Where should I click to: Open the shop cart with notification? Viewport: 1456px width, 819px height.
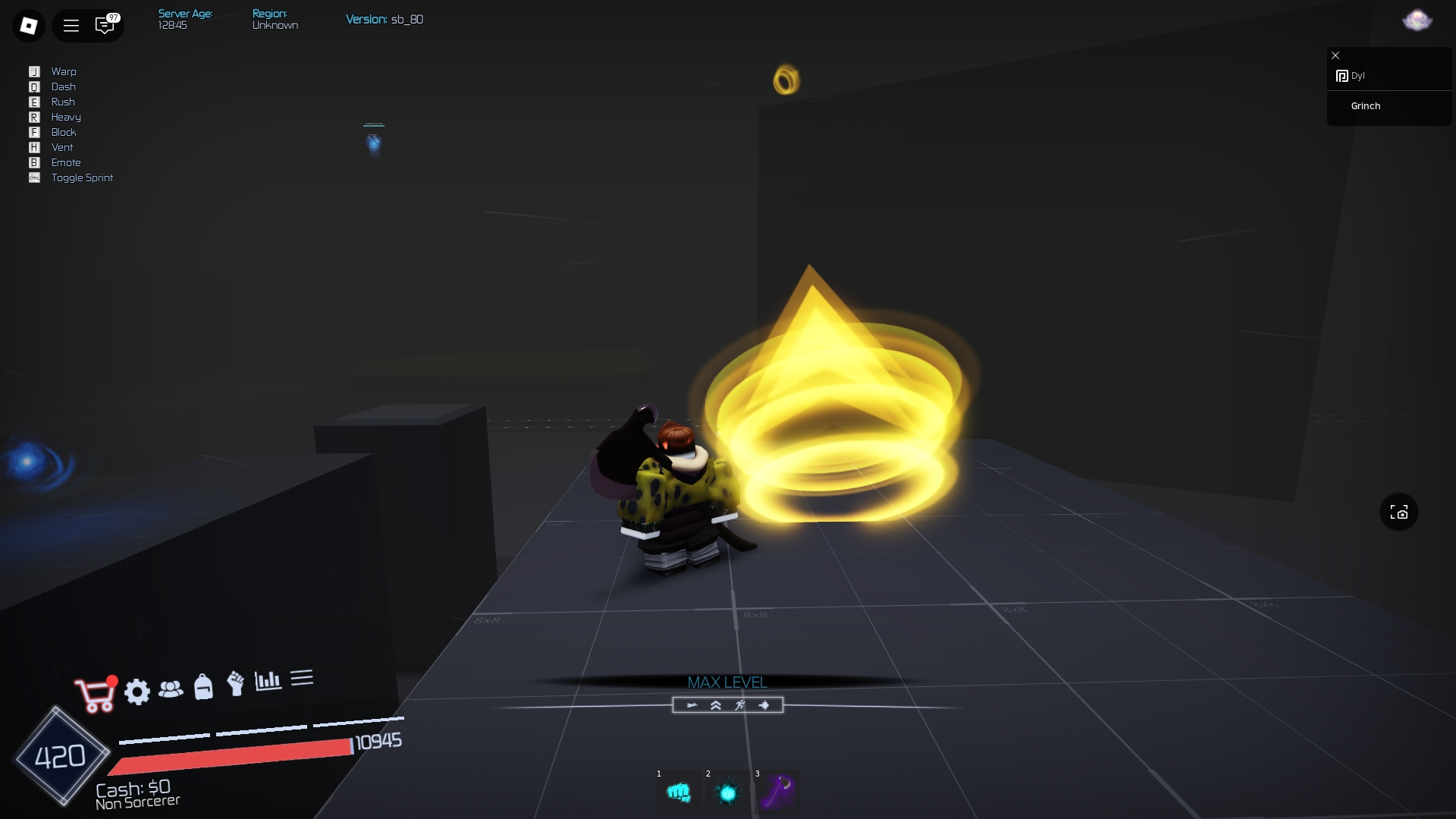point(94,692)
